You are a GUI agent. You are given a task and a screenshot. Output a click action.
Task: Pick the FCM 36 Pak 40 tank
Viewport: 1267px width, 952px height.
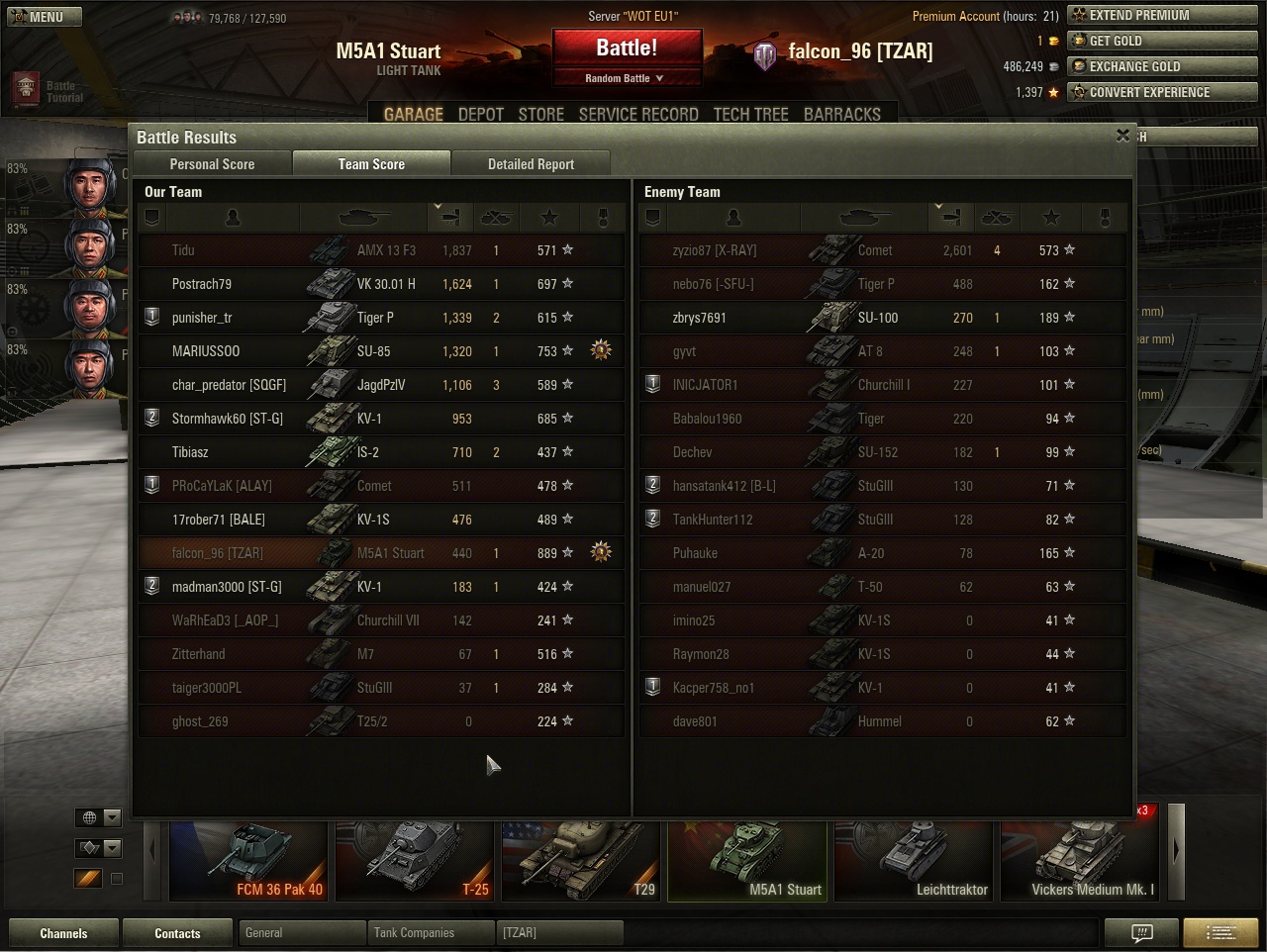click(248, 861)
